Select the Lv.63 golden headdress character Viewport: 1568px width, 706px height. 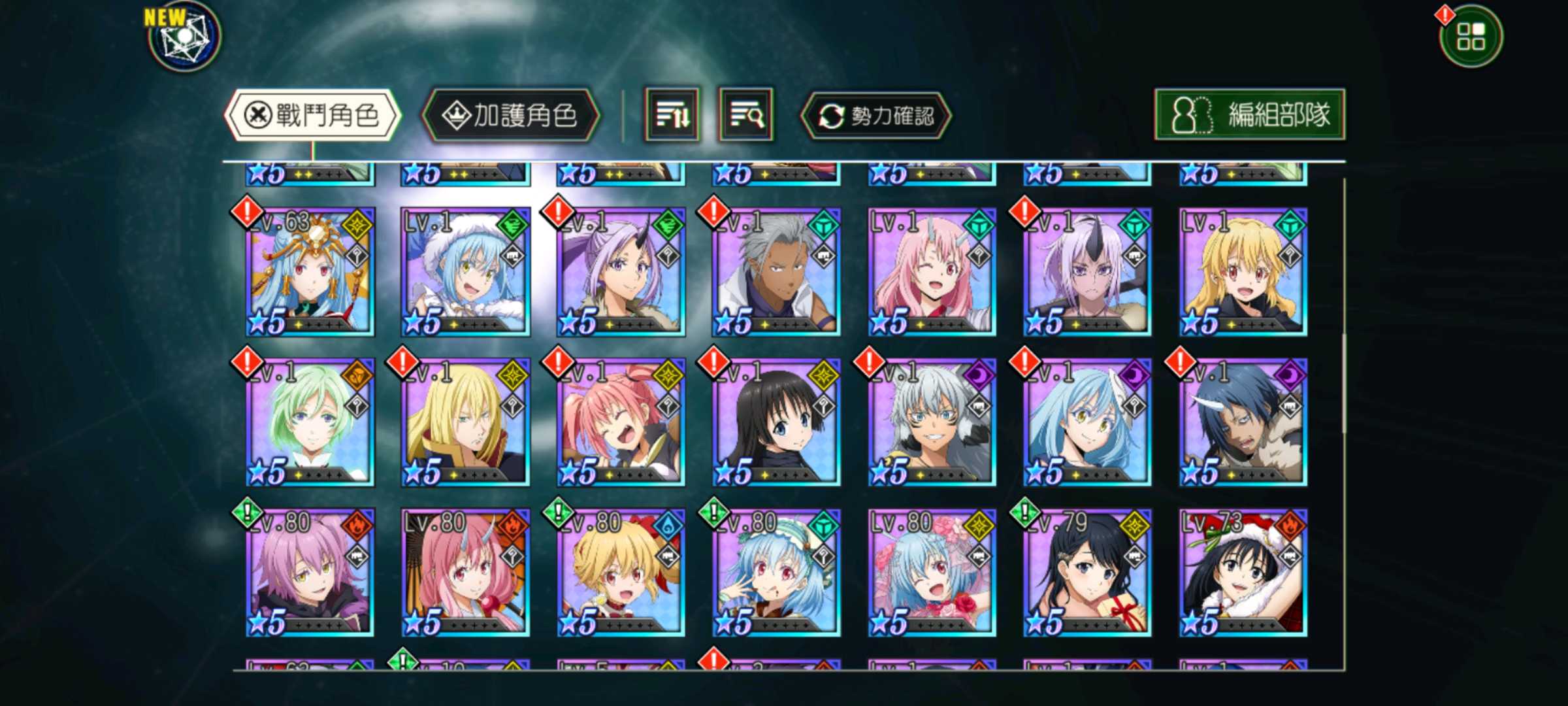pyautogui.click(x=310, y=272)
